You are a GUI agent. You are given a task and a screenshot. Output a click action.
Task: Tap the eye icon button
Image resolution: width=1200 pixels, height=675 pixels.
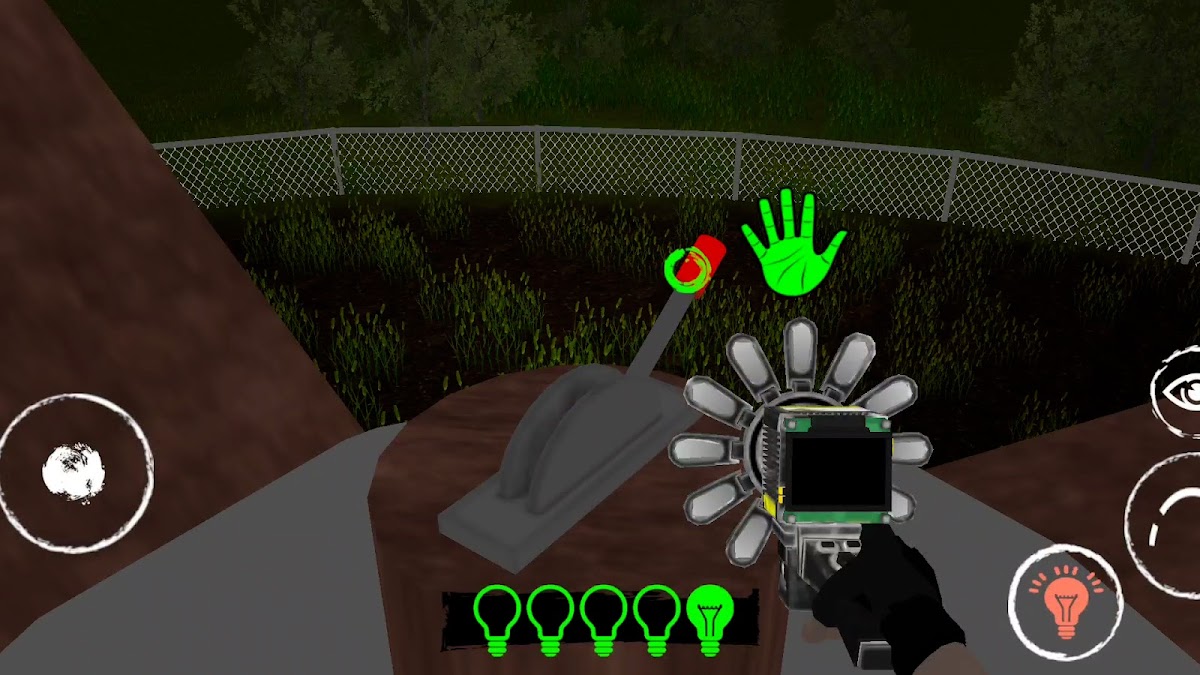(1180, 392)
